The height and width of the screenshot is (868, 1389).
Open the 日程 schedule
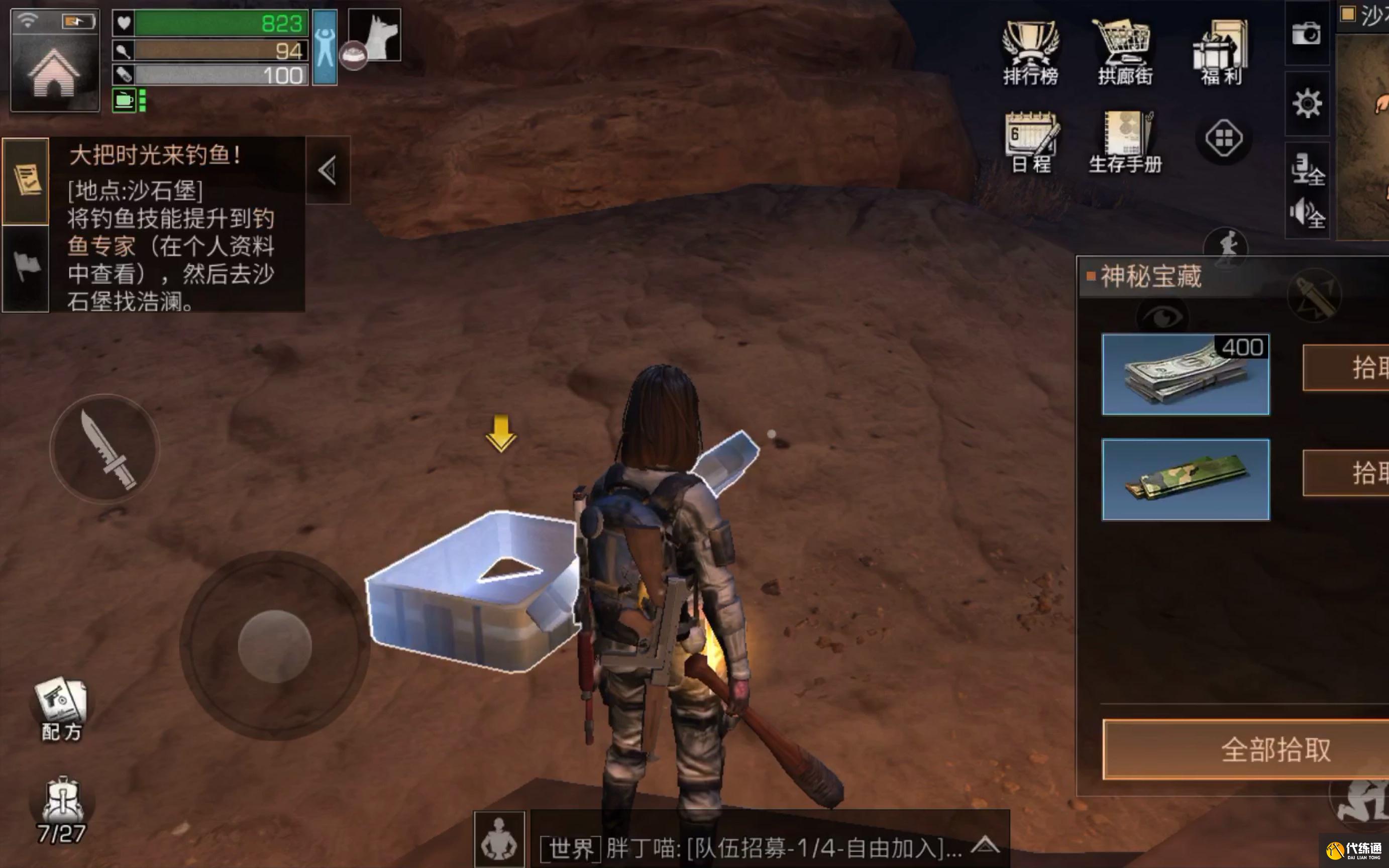coord(1031,142)
